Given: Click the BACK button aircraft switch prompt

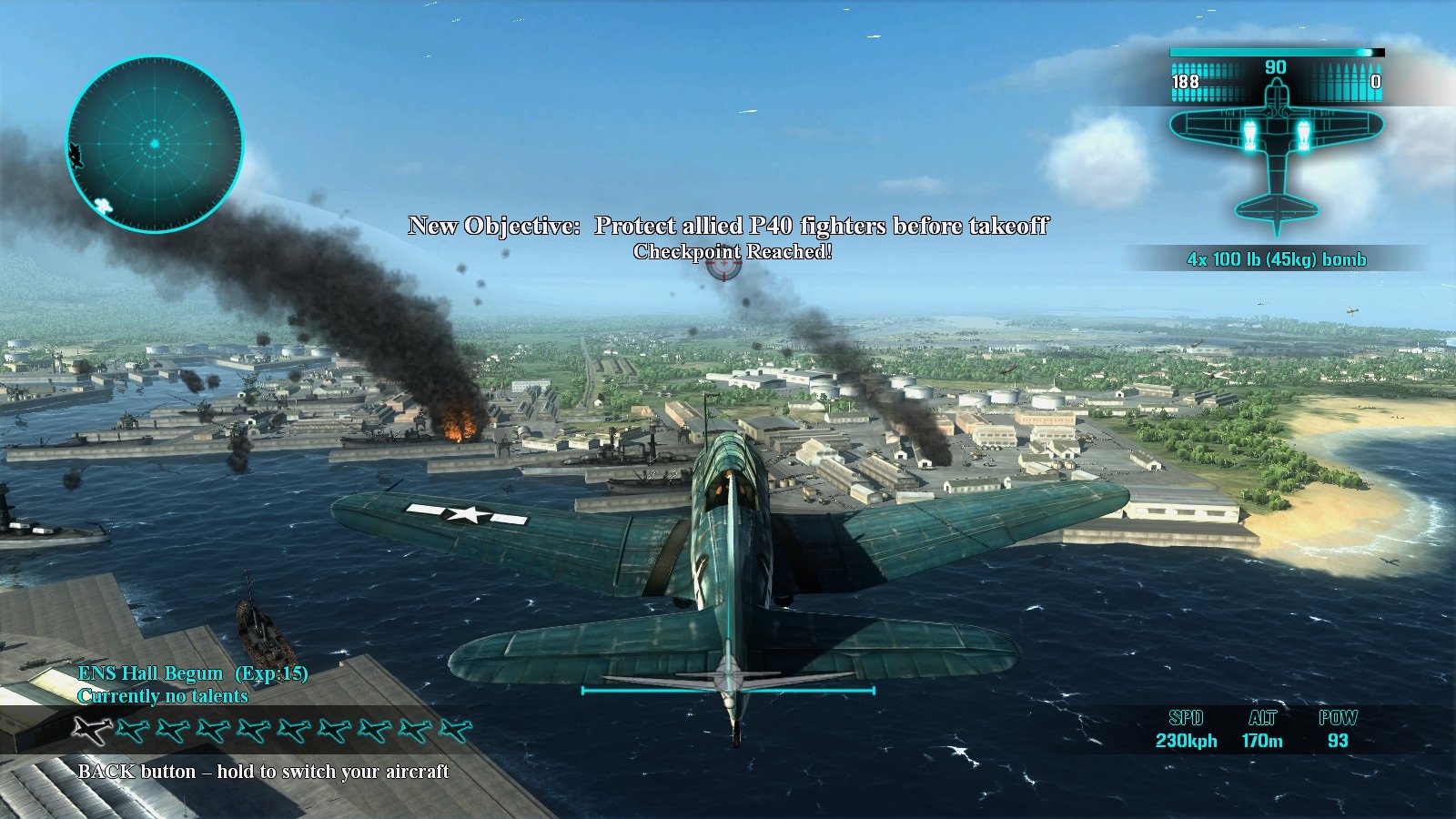Looking at the screenshot, I should tap(264, 769).
